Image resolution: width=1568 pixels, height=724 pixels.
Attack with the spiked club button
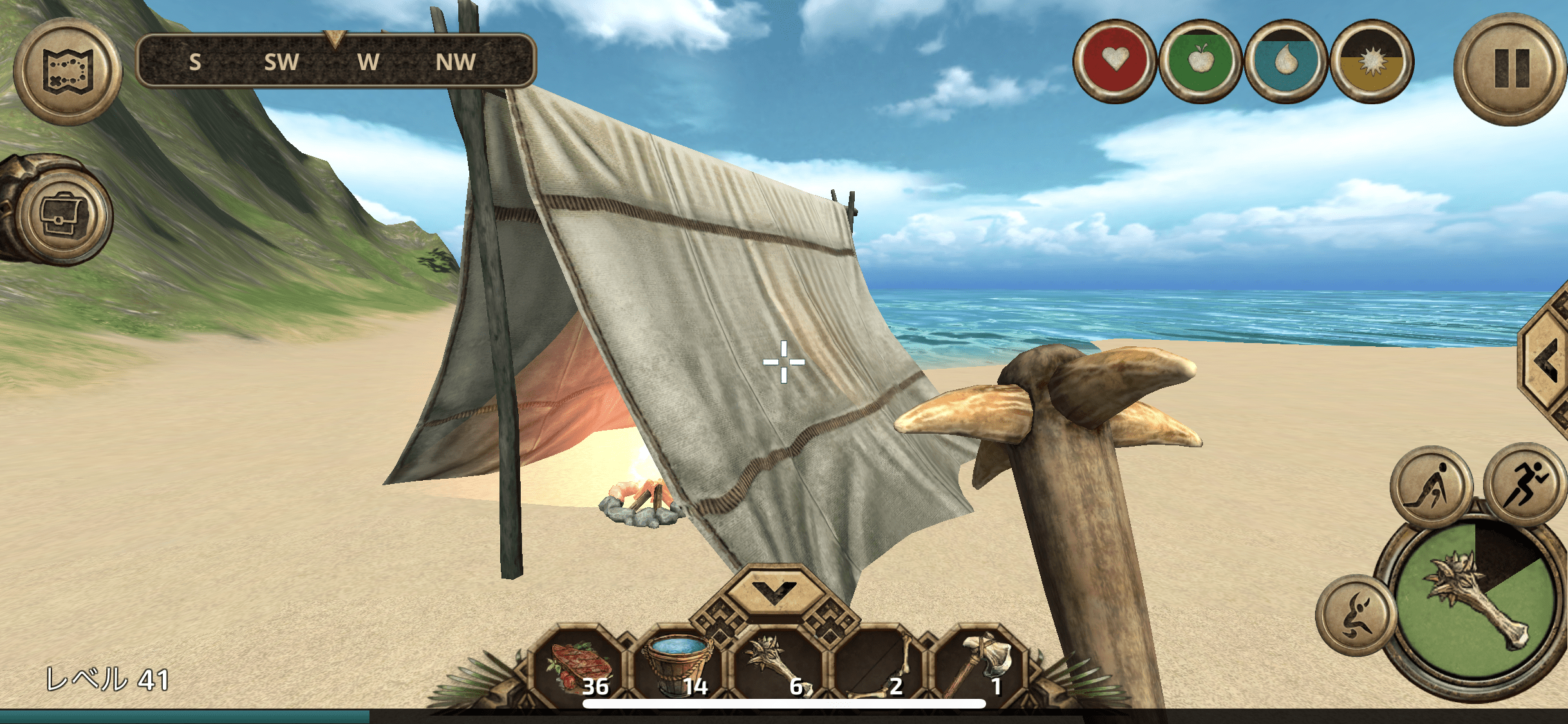[1475, 602]
